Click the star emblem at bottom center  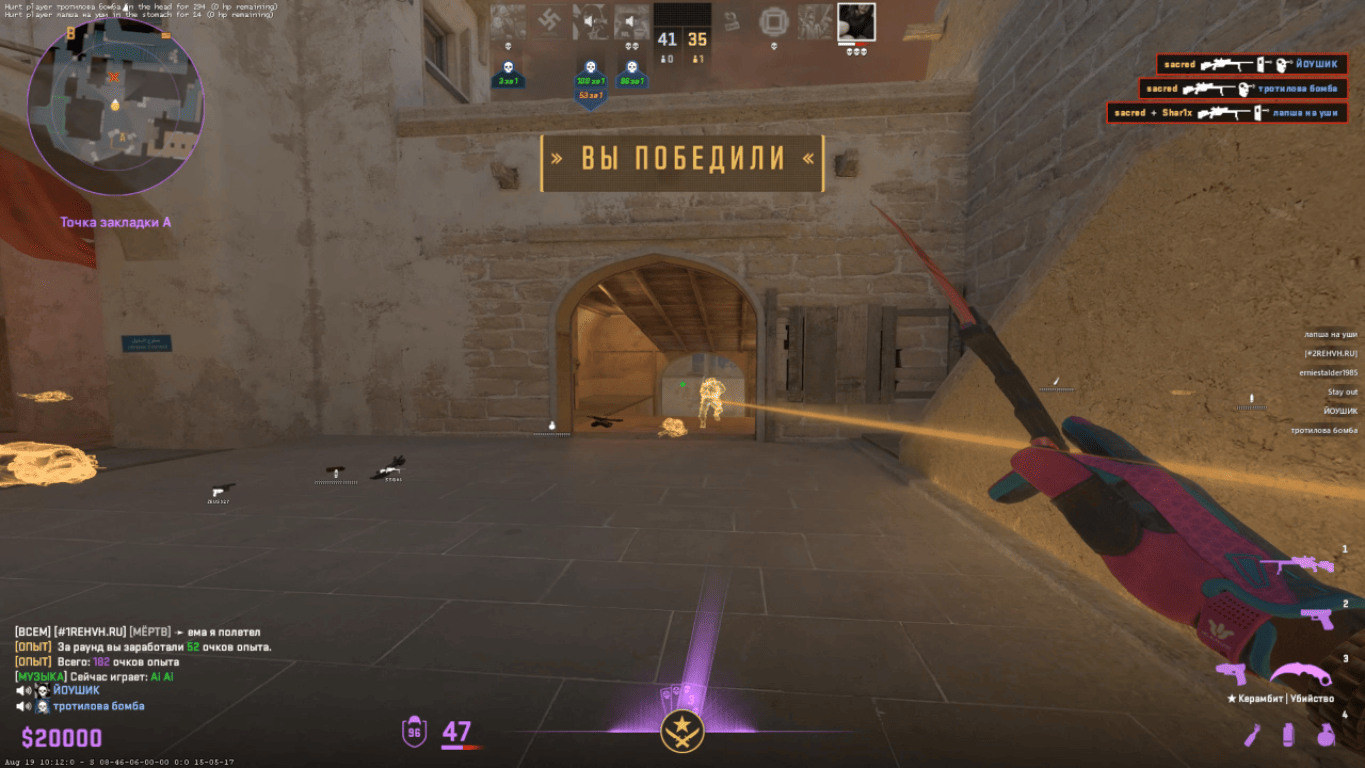point(683,731)
